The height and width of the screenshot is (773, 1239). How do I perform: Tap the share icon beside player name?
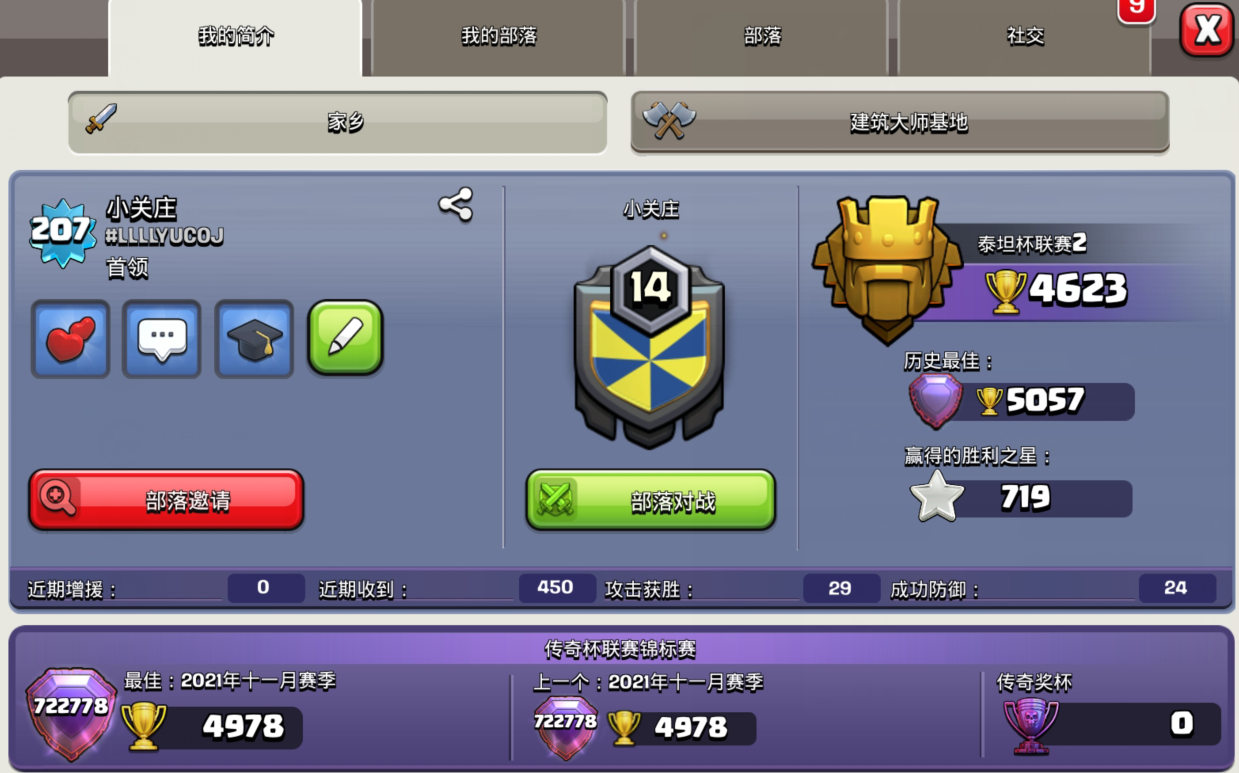coord(456,205)
